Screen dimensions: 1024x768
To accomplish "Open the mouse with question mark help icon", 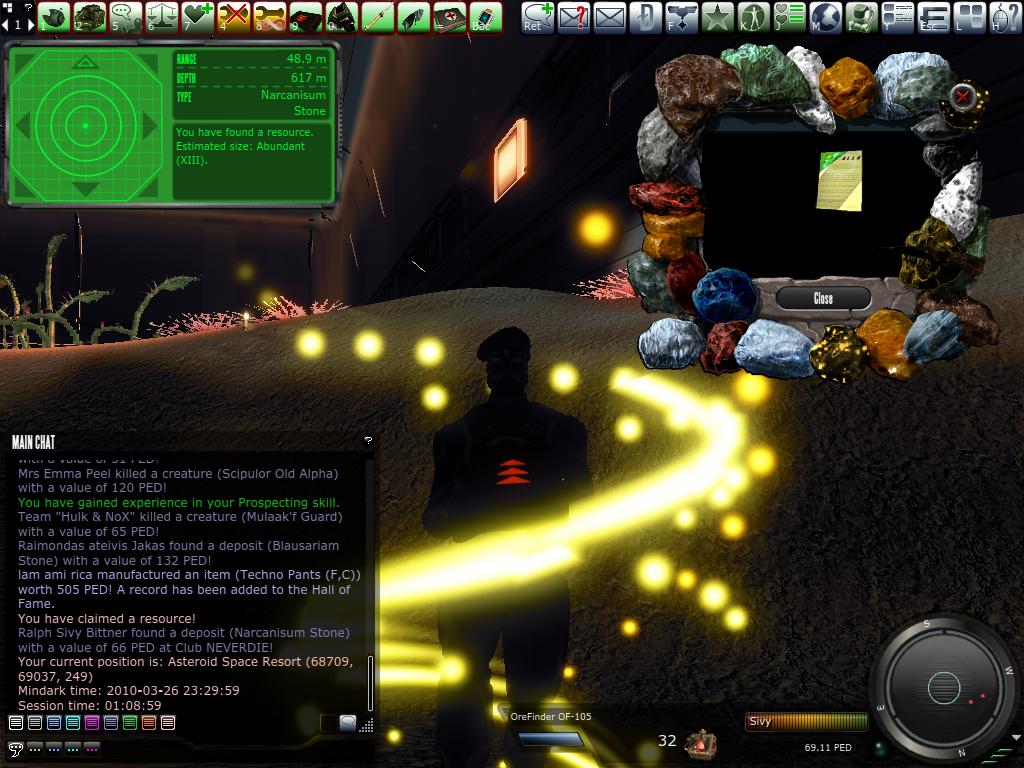I will coord(1006,16).
